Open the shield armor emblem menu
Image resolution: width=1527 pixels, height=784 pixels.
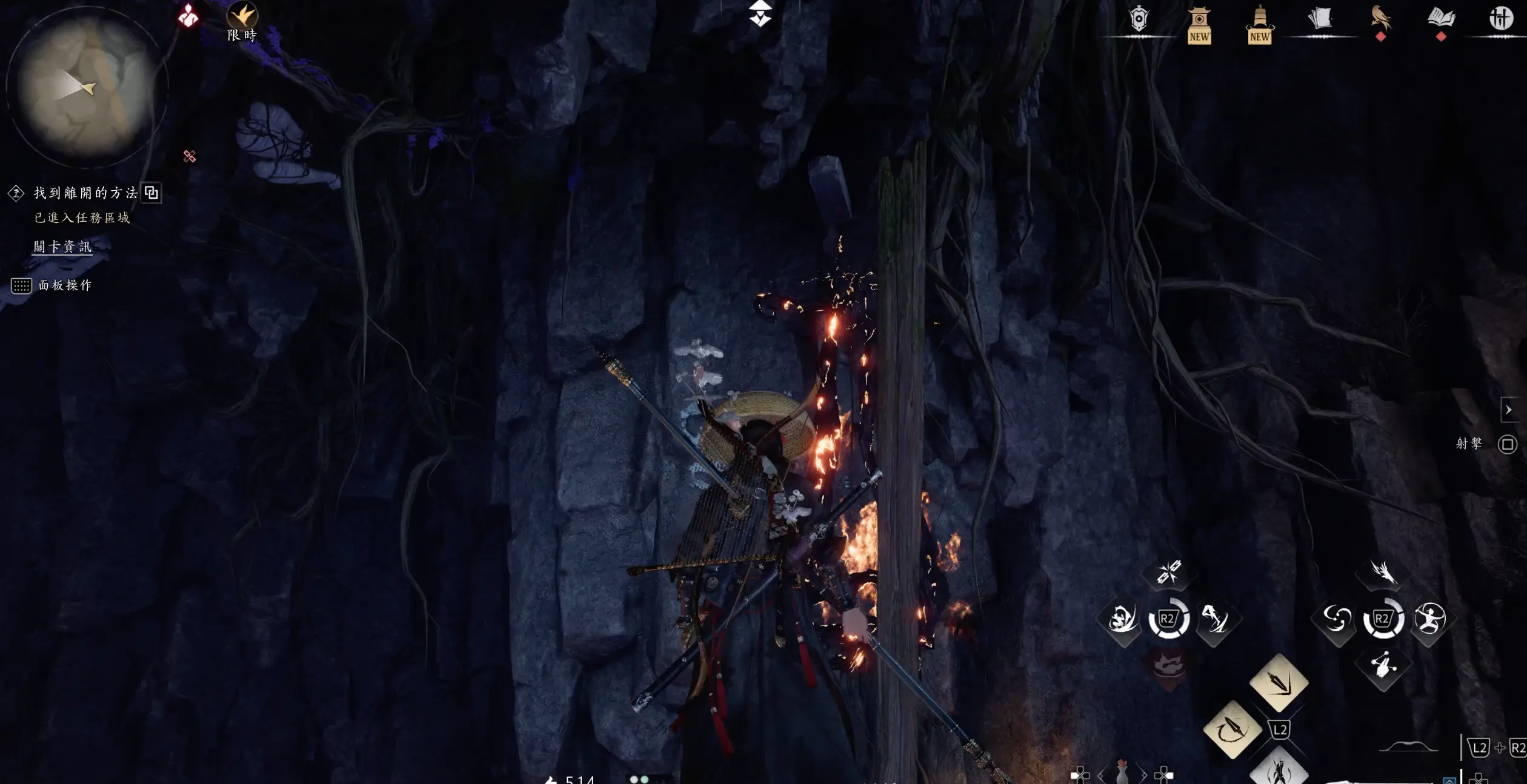point(1139,20)
